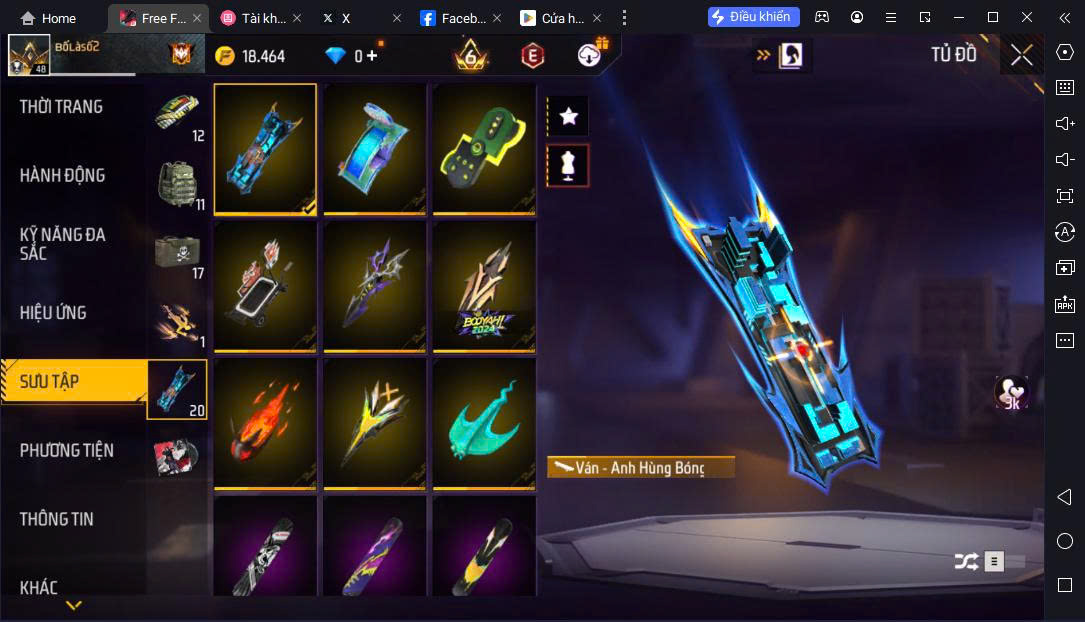The width and height of the screenshot is (1085, 622).
Task: Choose the Booyah 2024 collection item
Action: (484, 286)
